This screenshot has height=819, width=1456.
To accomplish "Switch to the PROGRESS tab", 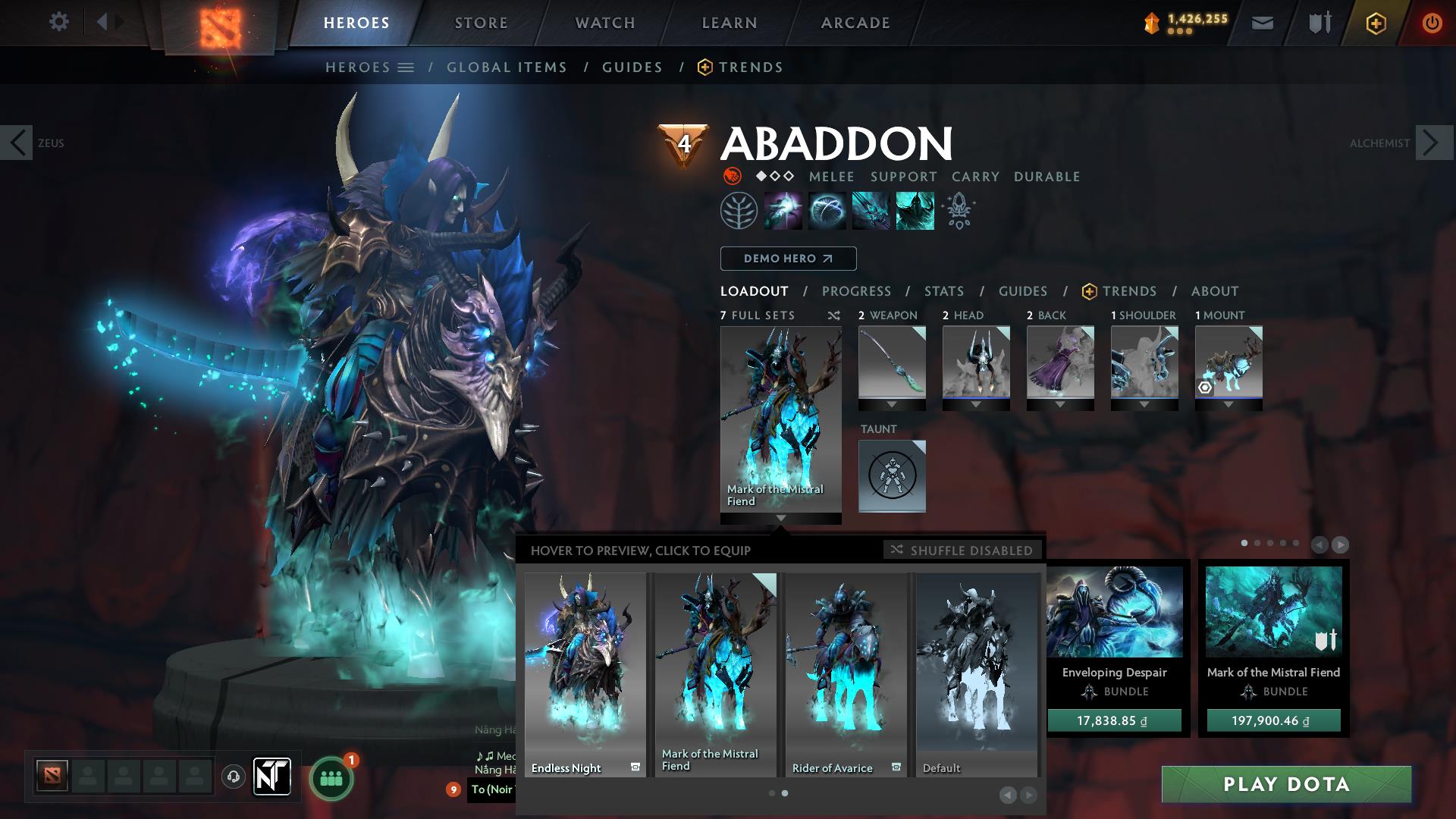I will tap(857, 290).
